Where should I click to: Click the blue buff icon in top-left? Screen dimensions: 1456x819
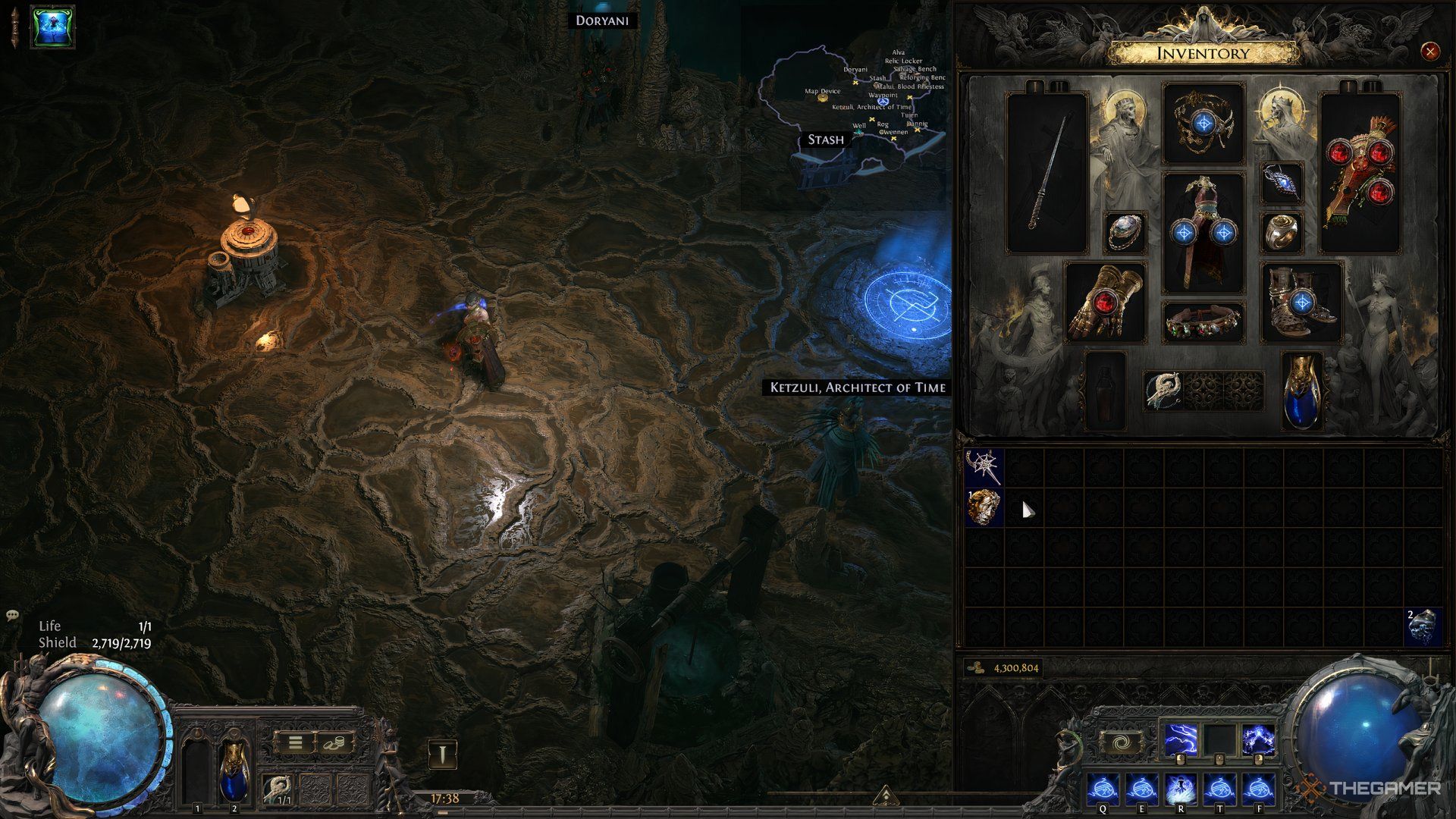point(52,27)
